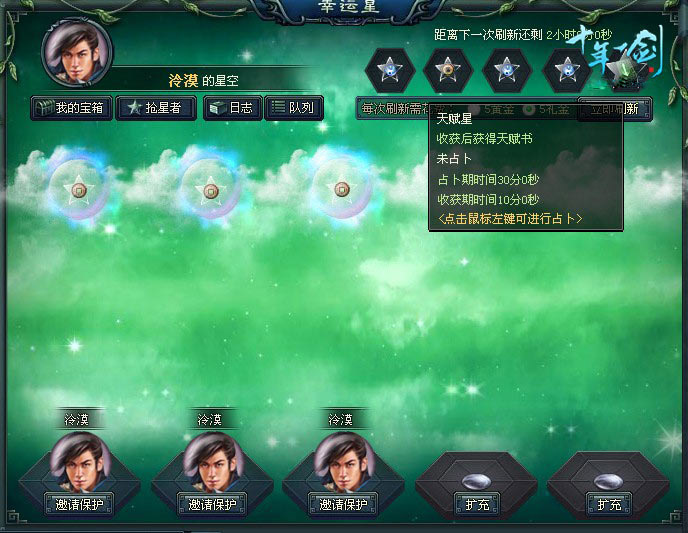688x533 pixels.
Task: Click the 立即刷新 refresh now button
Action: click(x=615, y=108)
